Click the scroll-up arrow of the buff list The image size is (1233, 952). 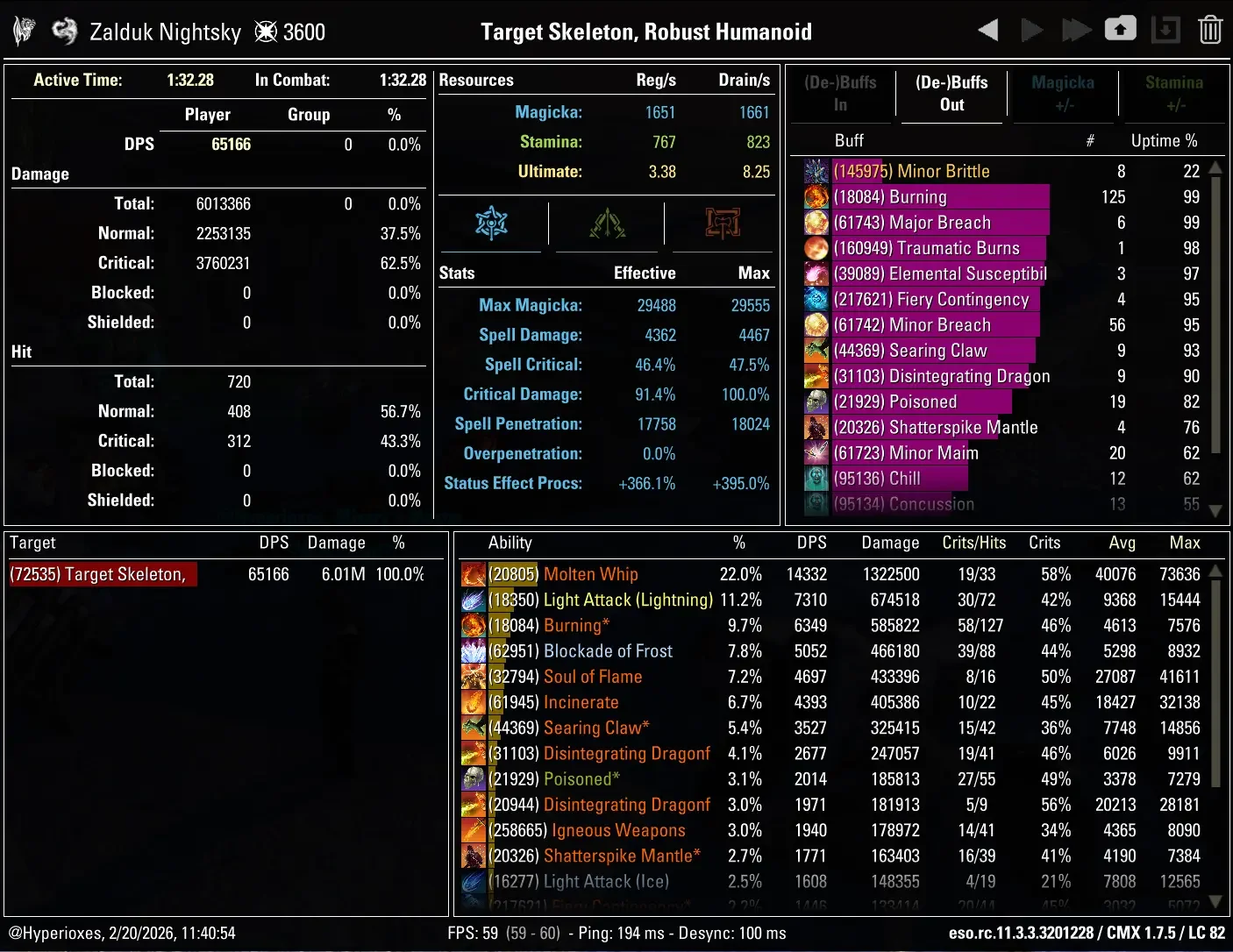pyautogui.click(x=1215, y=167)
